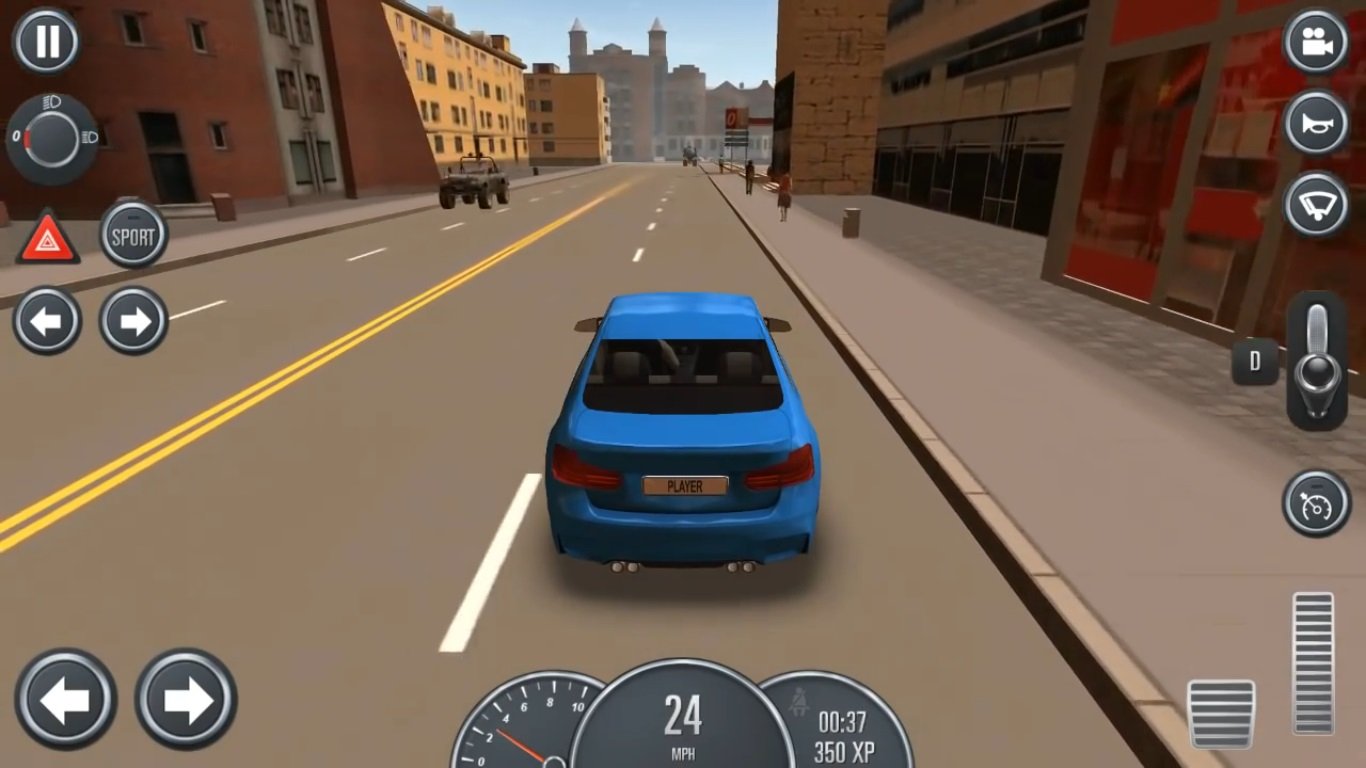Screen dimensions: 1366x768
Task: Activate the hazard warning lights
Action: (x=47, y=238)
